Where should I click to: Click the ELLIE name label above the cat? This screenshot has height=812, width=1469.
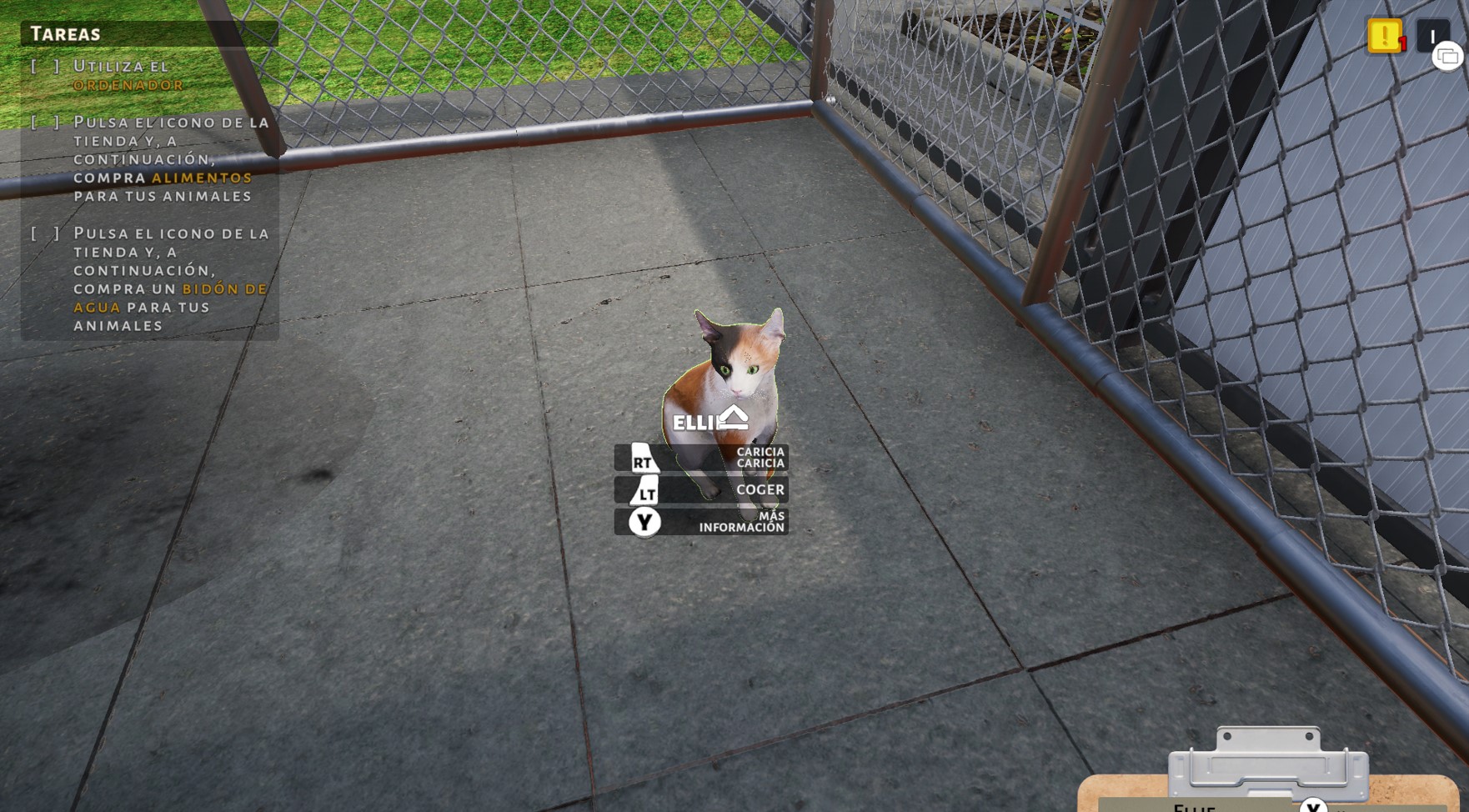click(x=694, y=422)
